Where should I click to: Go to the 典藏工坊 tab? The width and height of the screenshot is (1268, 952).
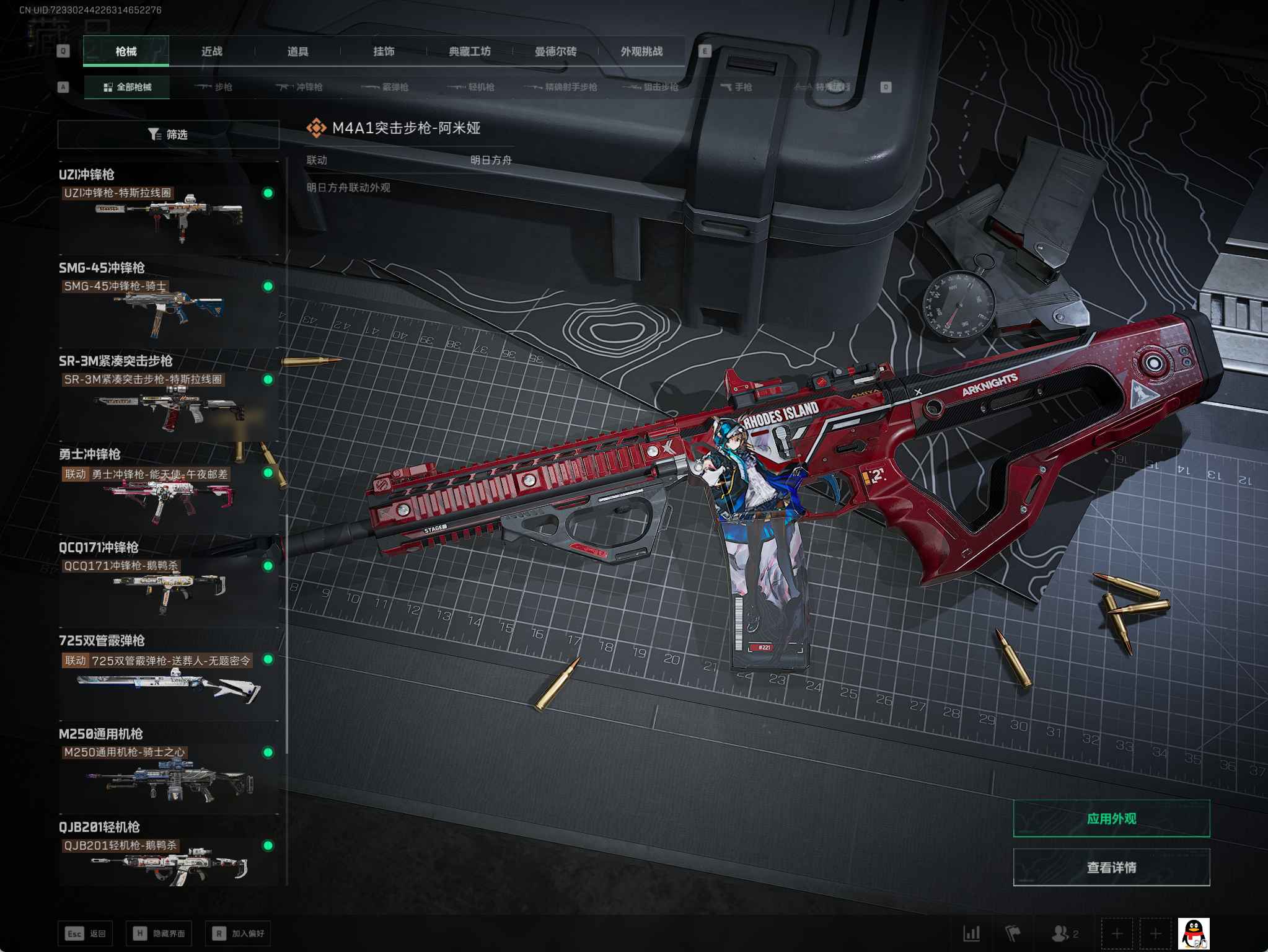tap(470, 51)
